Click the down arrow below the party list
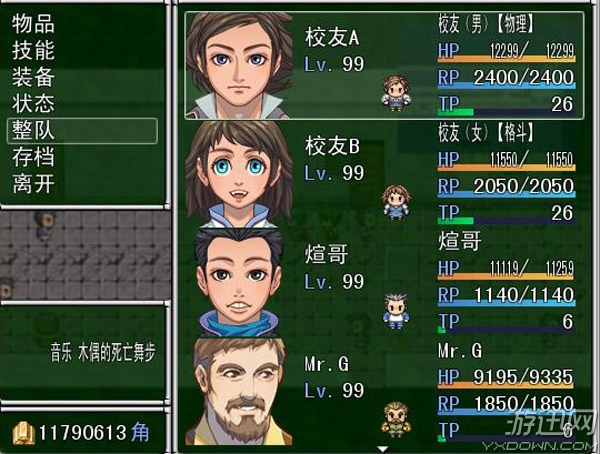This screenshot has width=600, height=454. (x=383, y=448)
